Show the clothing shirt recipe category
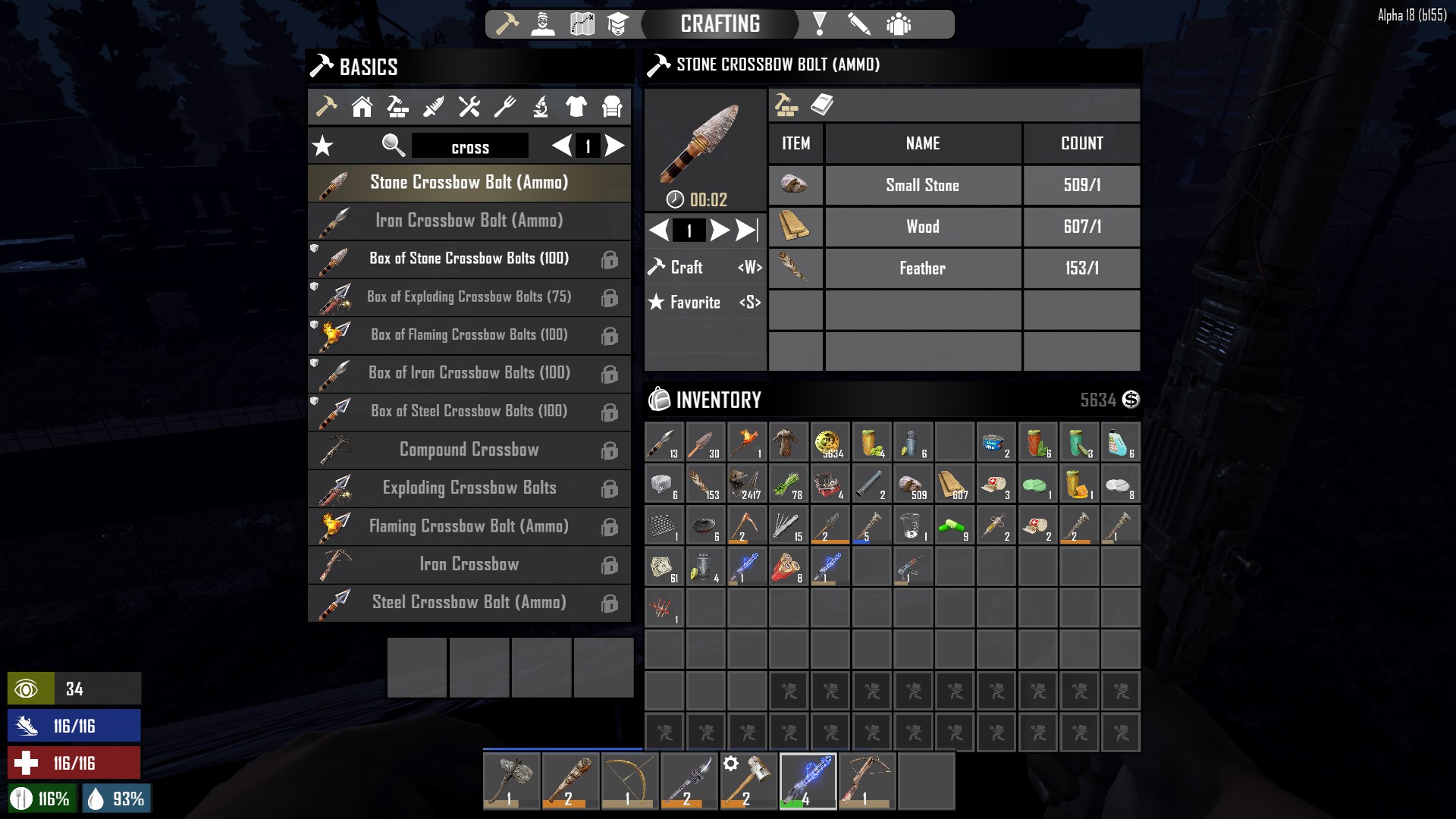 coord(576,107)
